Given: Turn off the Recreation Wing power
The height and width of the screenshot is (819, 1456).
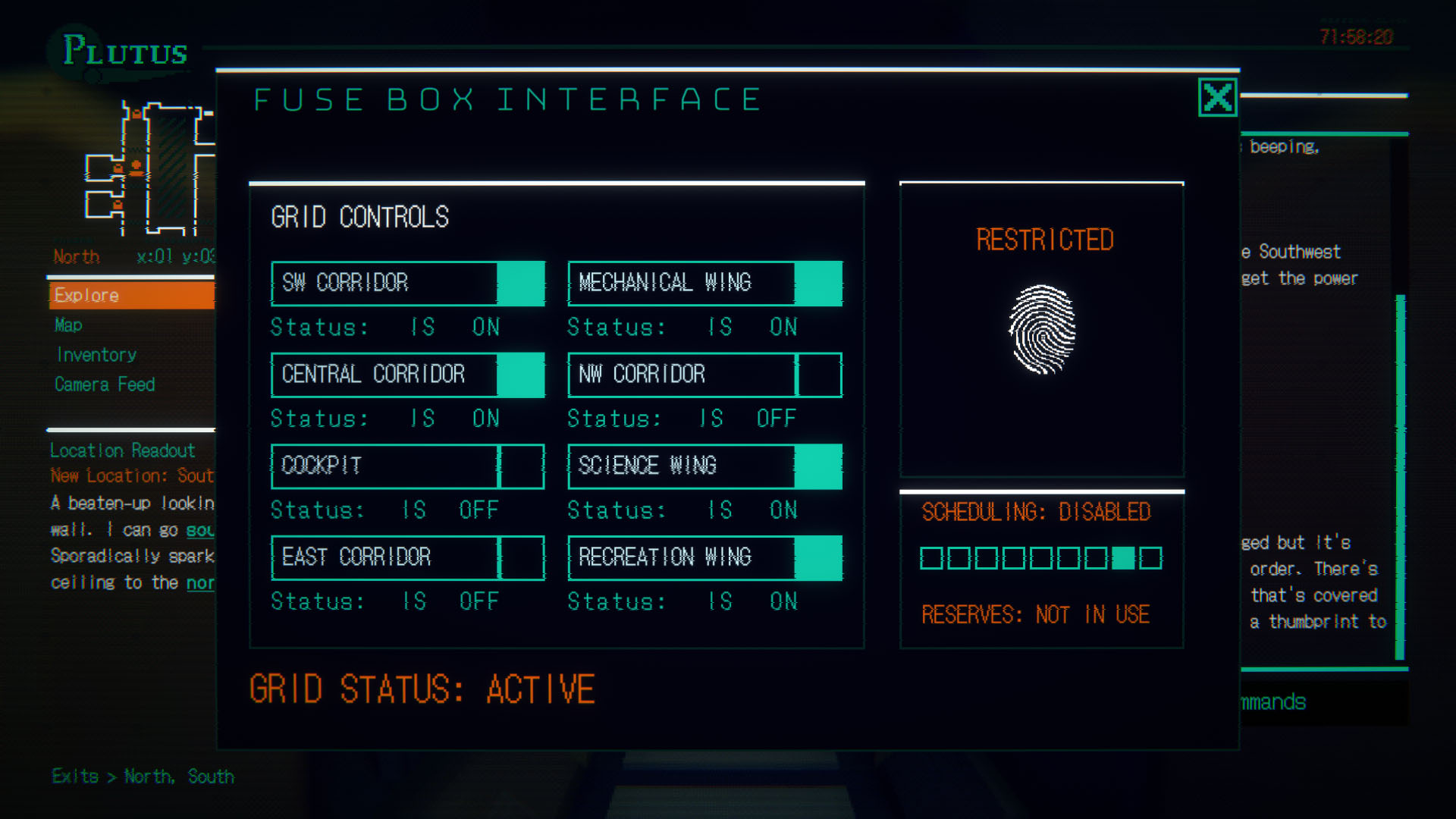Looking at the screenshot, I should point(819,557).
